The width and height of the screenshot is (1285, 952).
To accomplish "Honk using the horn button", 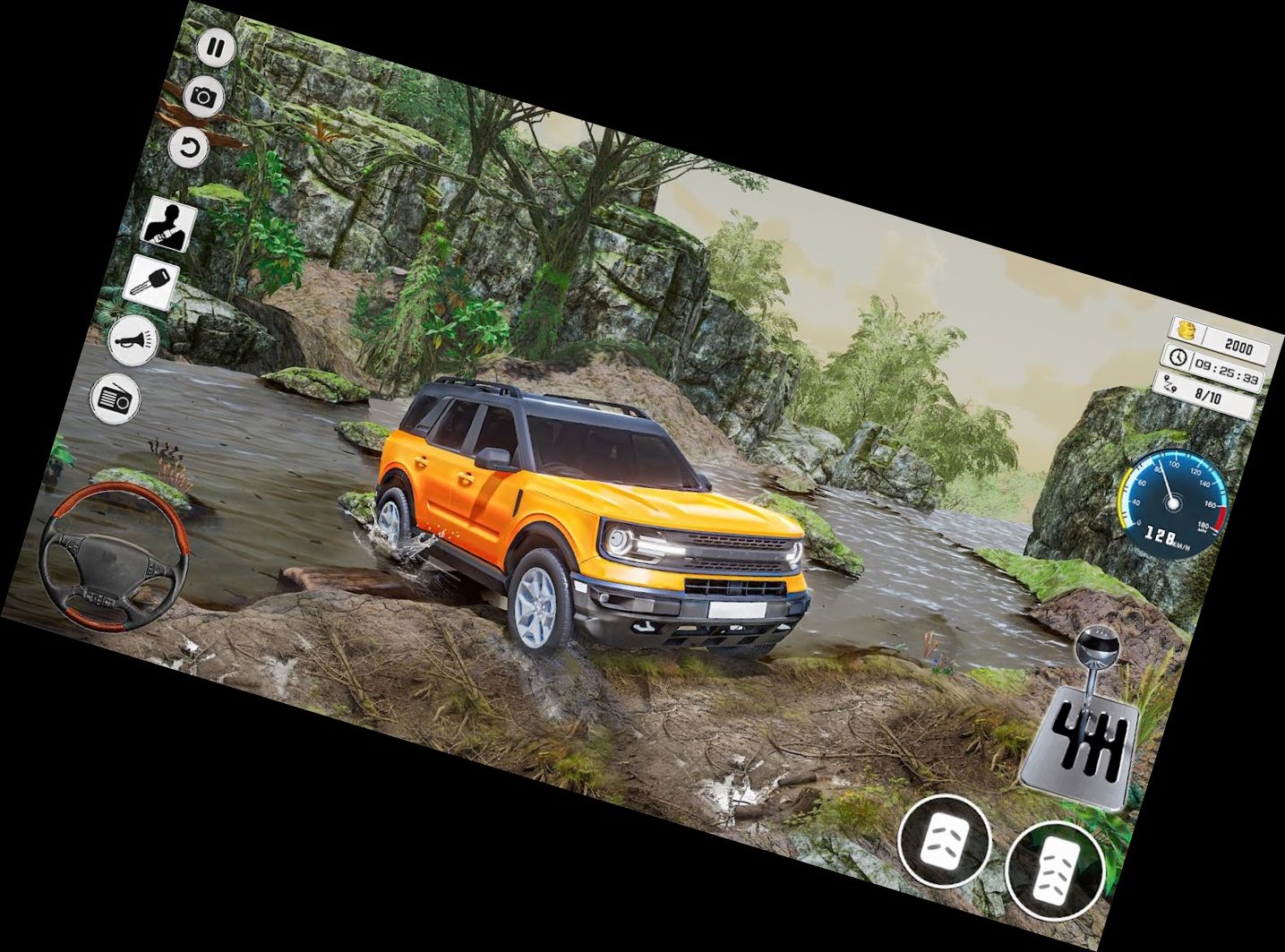I will pyautogui.click(x=134, y=339).
